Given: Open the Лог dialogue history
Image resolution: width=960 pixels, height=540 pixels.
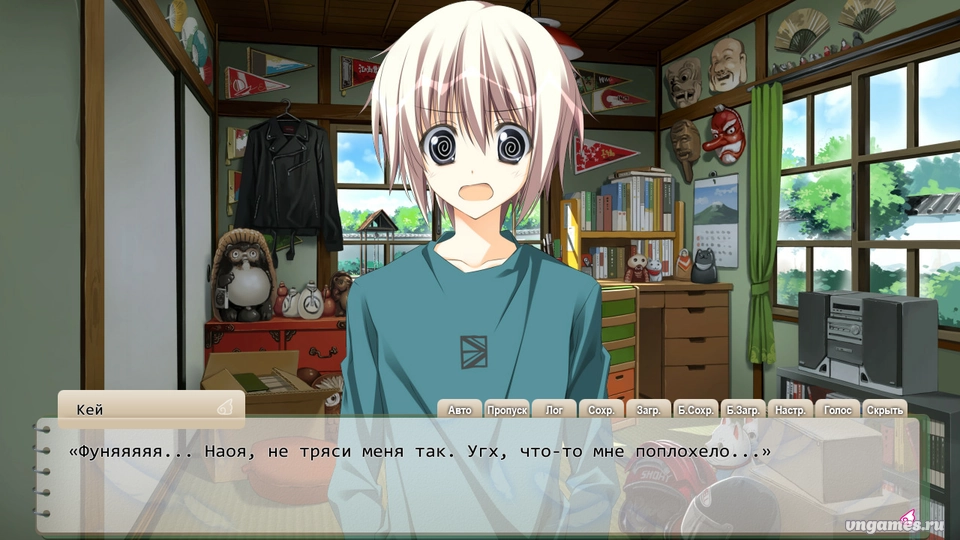Looking at the screenshot, I should (x=554, y=409).
